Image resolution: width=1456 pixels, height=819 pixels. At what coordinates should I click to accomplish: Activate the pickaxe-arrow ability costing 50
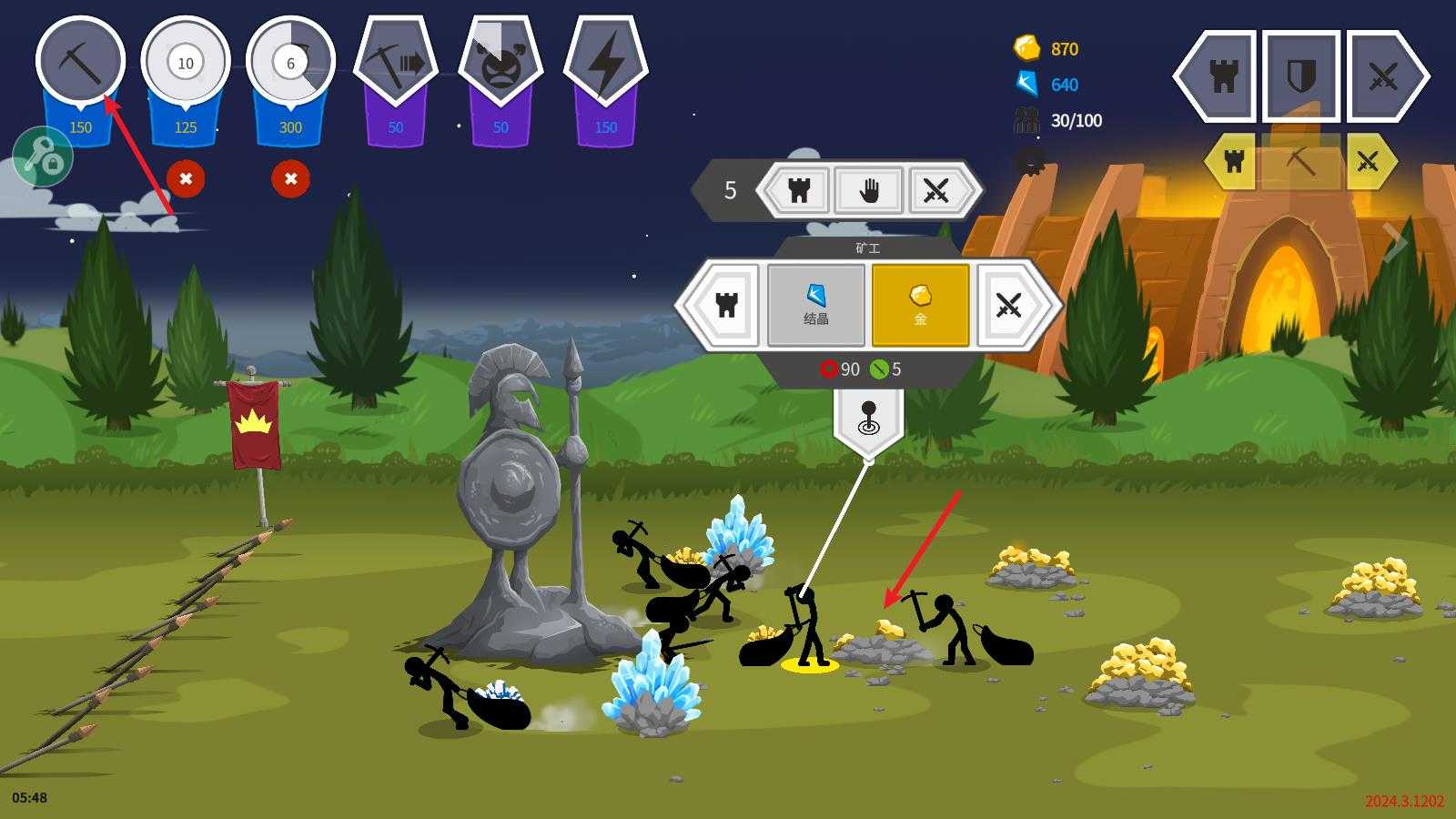click(395, 62)
